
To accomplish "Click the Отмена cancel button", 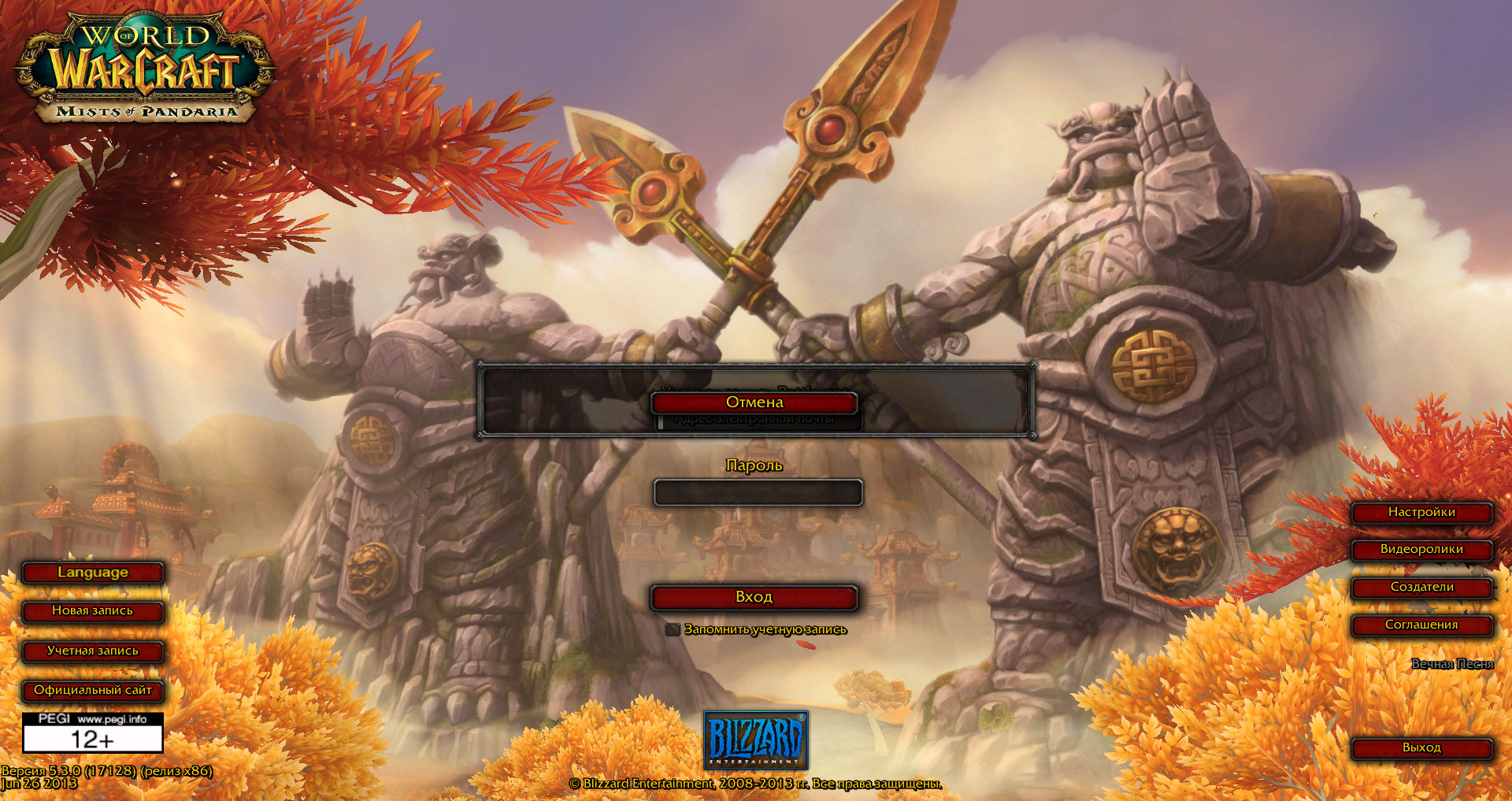I will 754,402.
